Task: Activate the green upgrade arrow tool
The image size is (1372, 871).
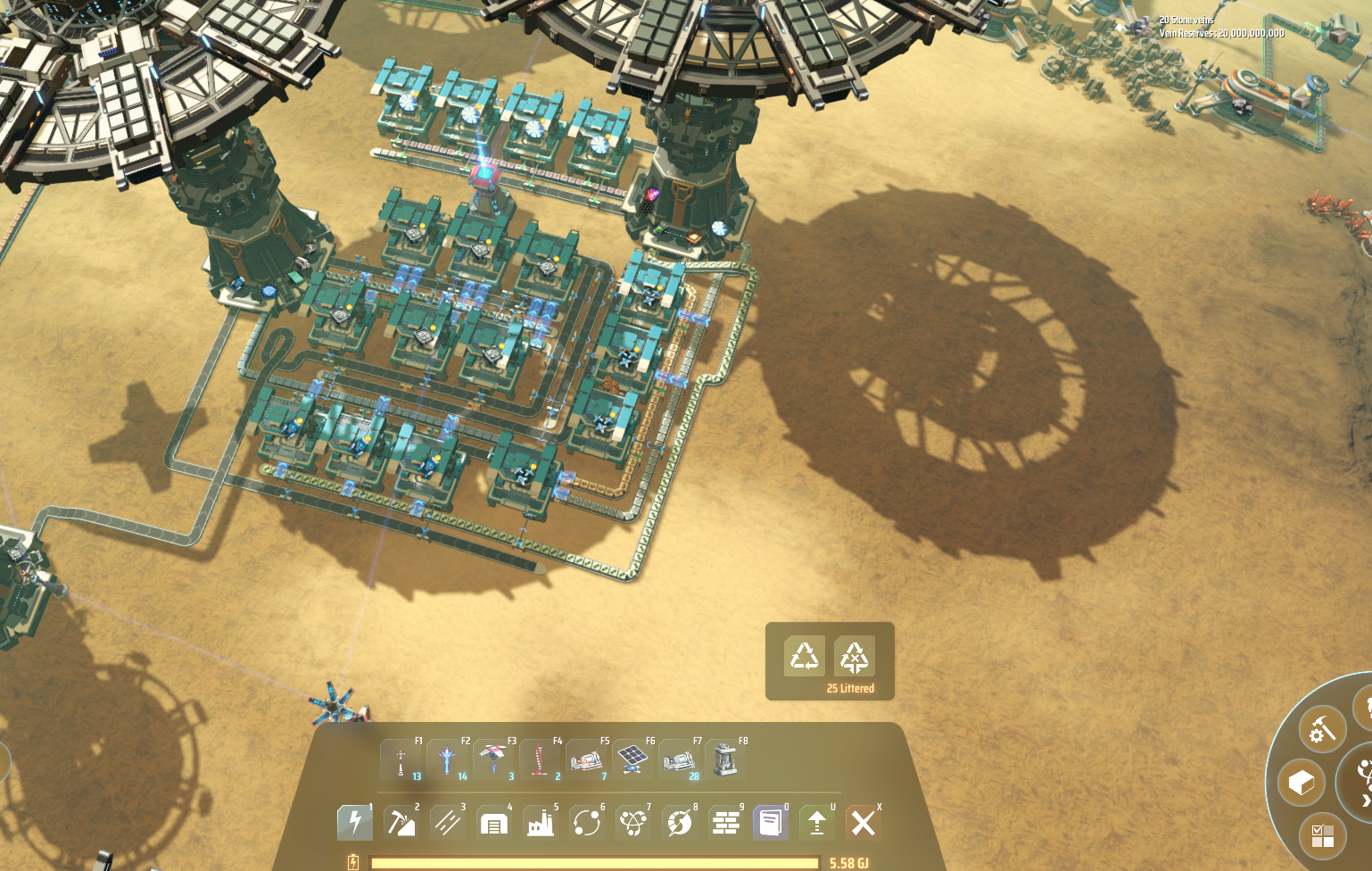Action: 817,822
